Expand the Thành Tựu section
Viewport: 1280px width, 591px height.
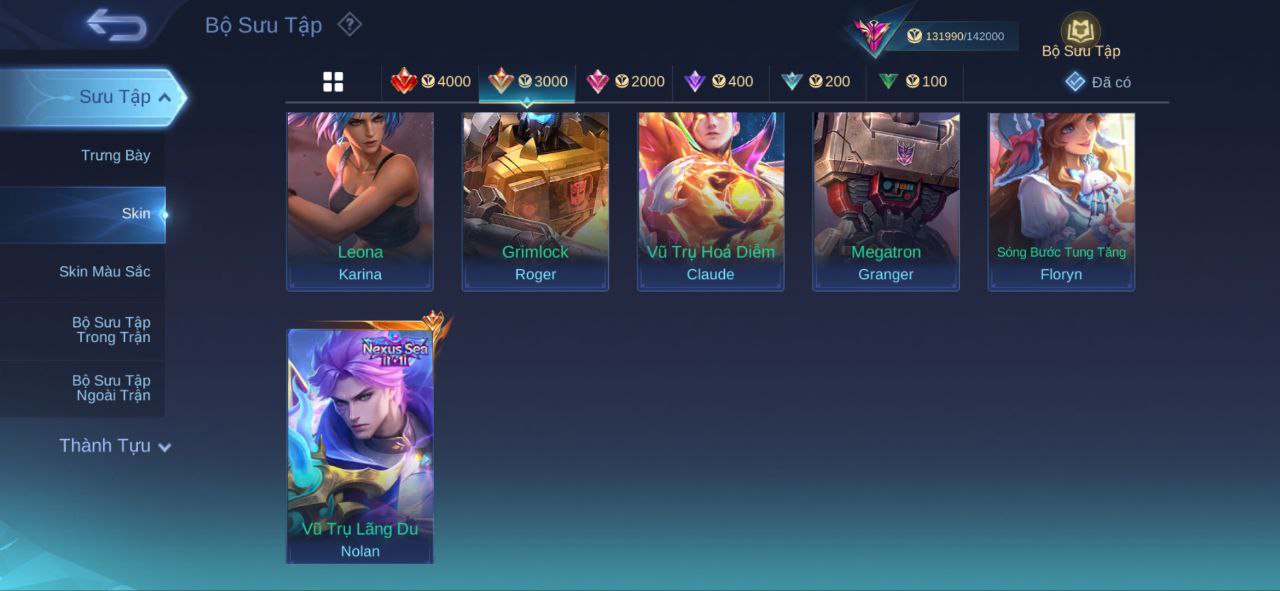[x=114, y=446]
